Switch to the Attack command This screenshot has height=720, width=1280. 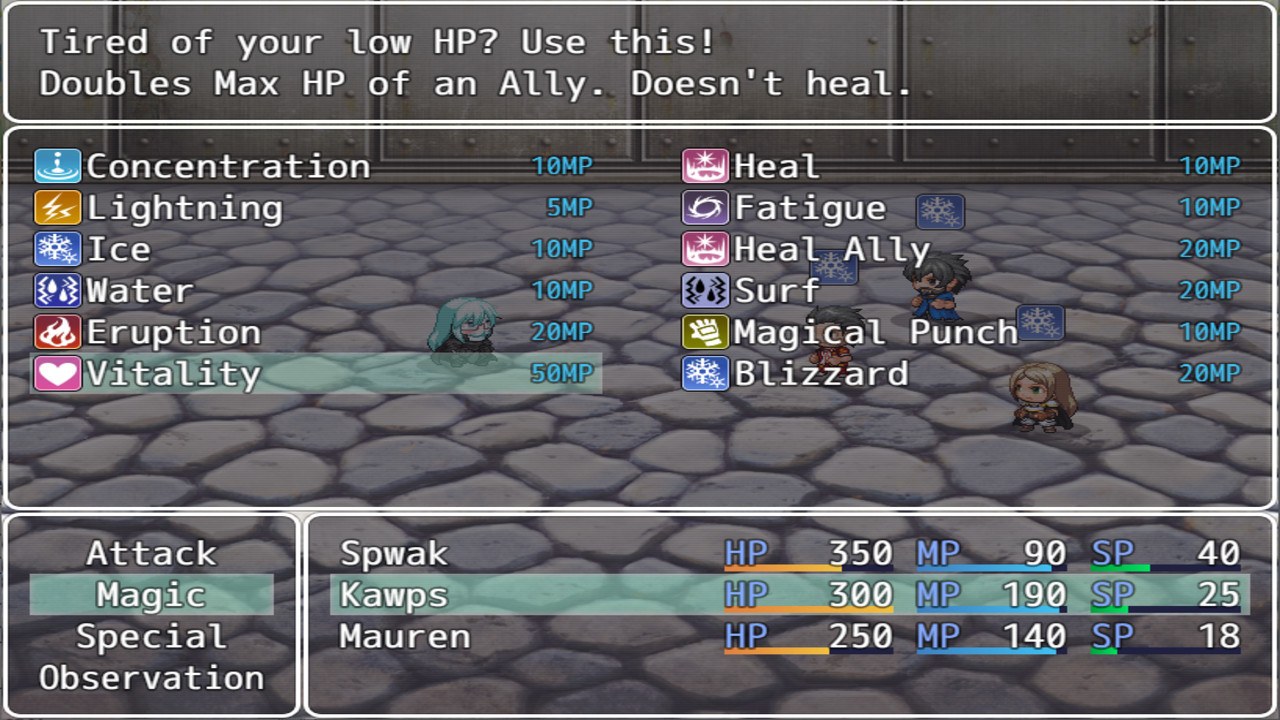152,552
